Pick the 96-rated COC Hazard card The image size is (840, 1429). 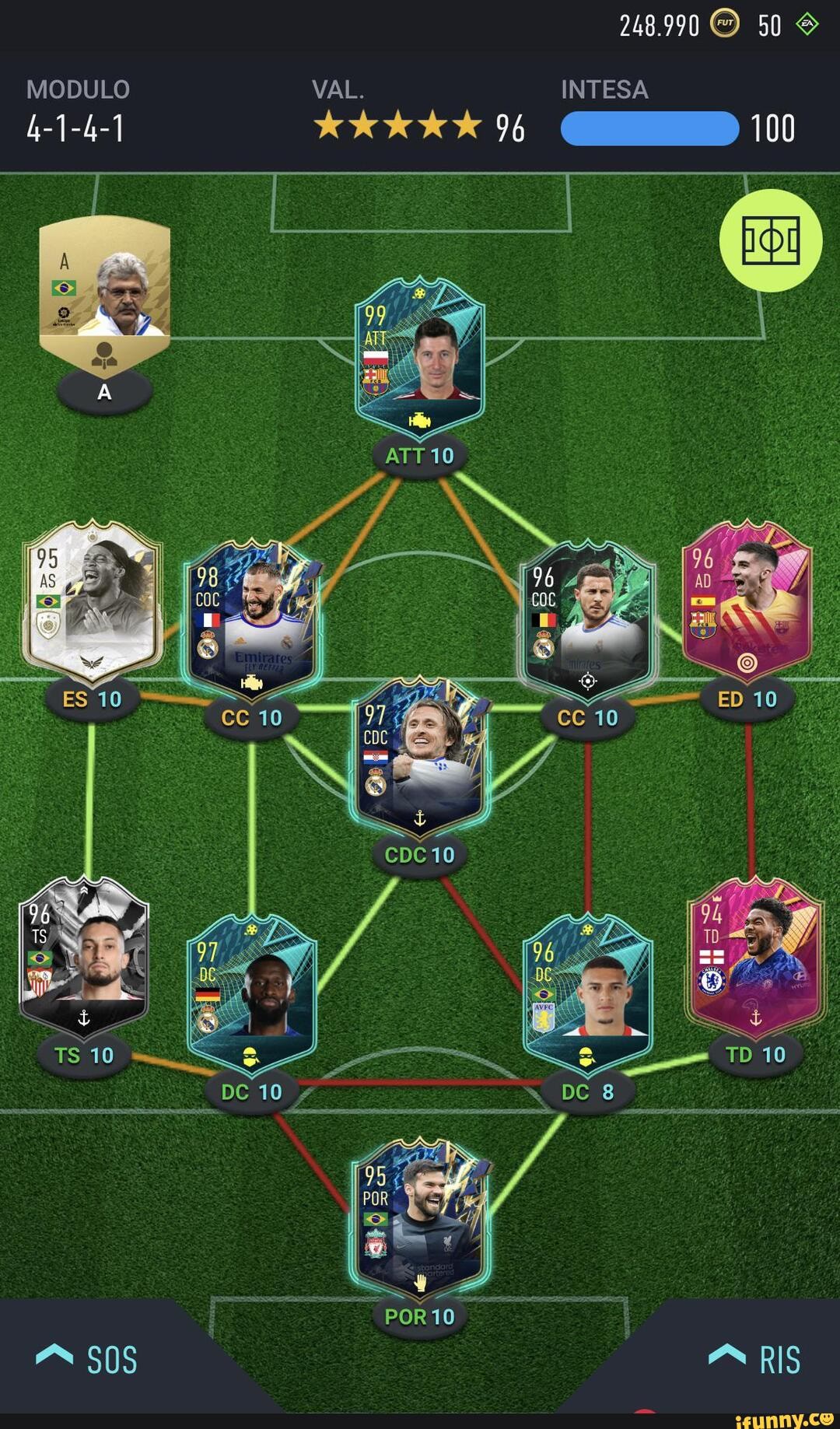tap(588, 618)
